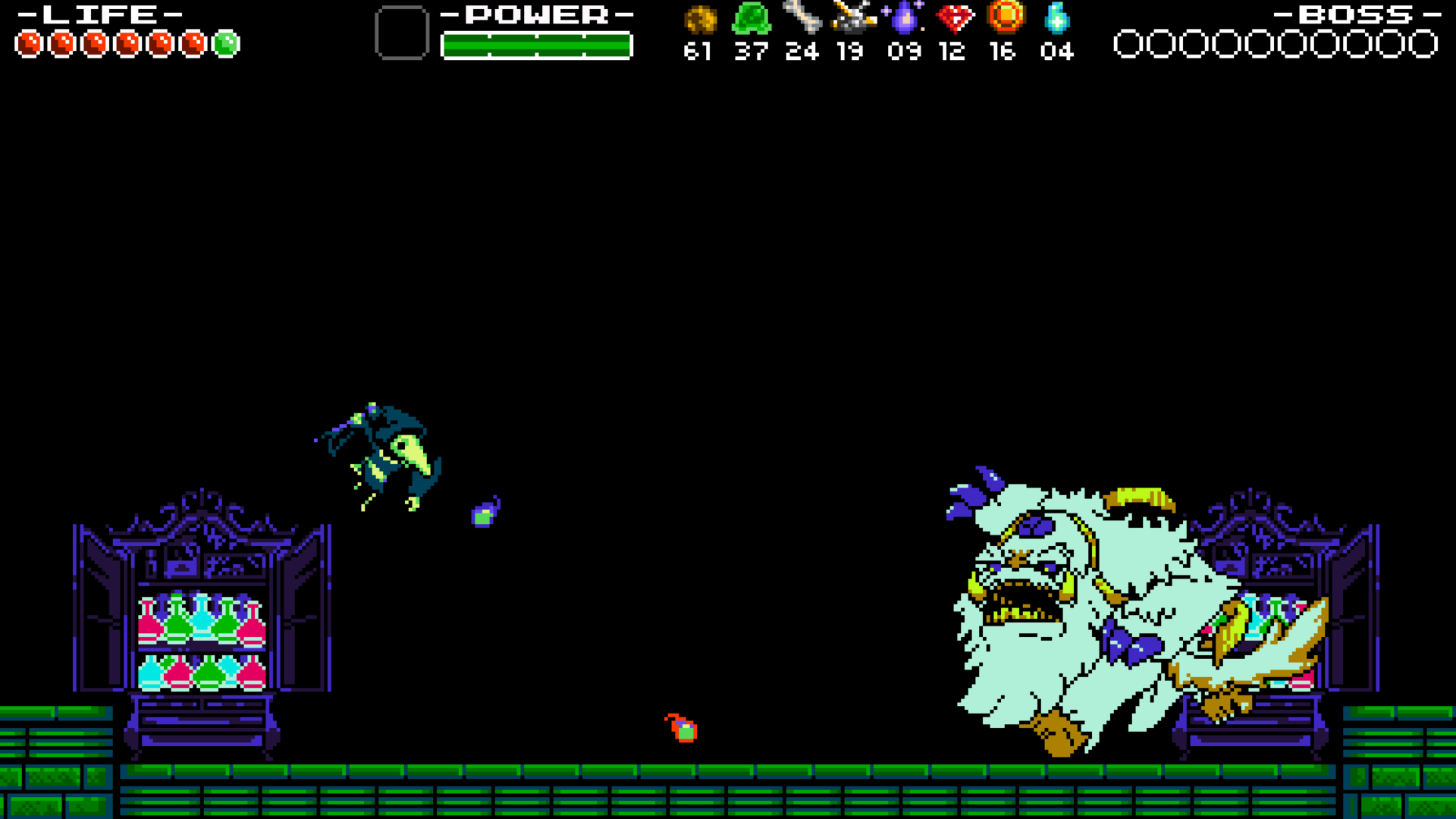Click the green POWER meter bar
The width and height of the screenshot is (1456, 819).
tap(536, 45)
